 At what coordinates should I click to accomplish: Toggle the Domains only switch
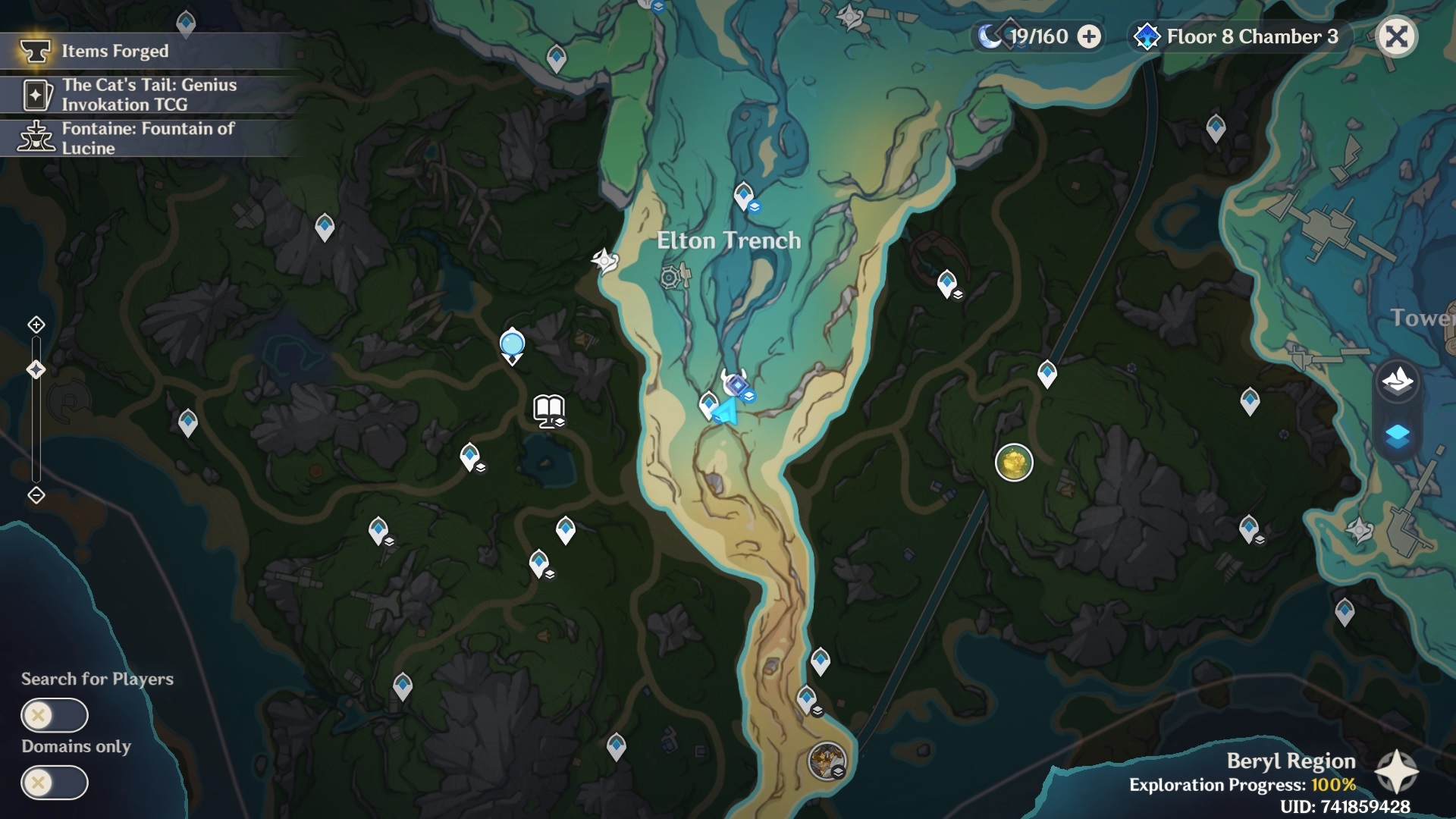click(x=55, y=783)
